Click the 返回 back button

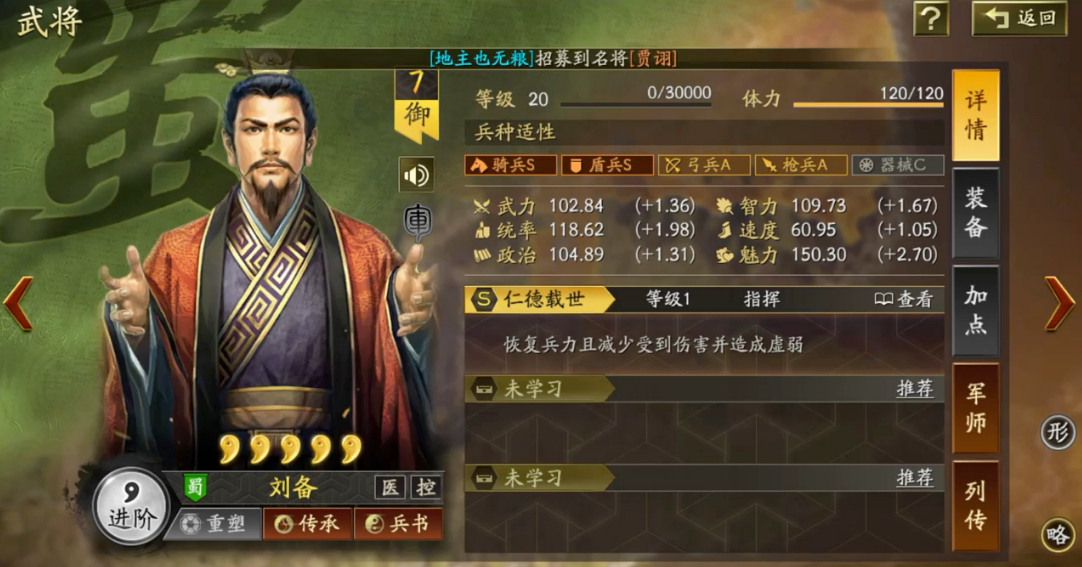click(1019, 18)
